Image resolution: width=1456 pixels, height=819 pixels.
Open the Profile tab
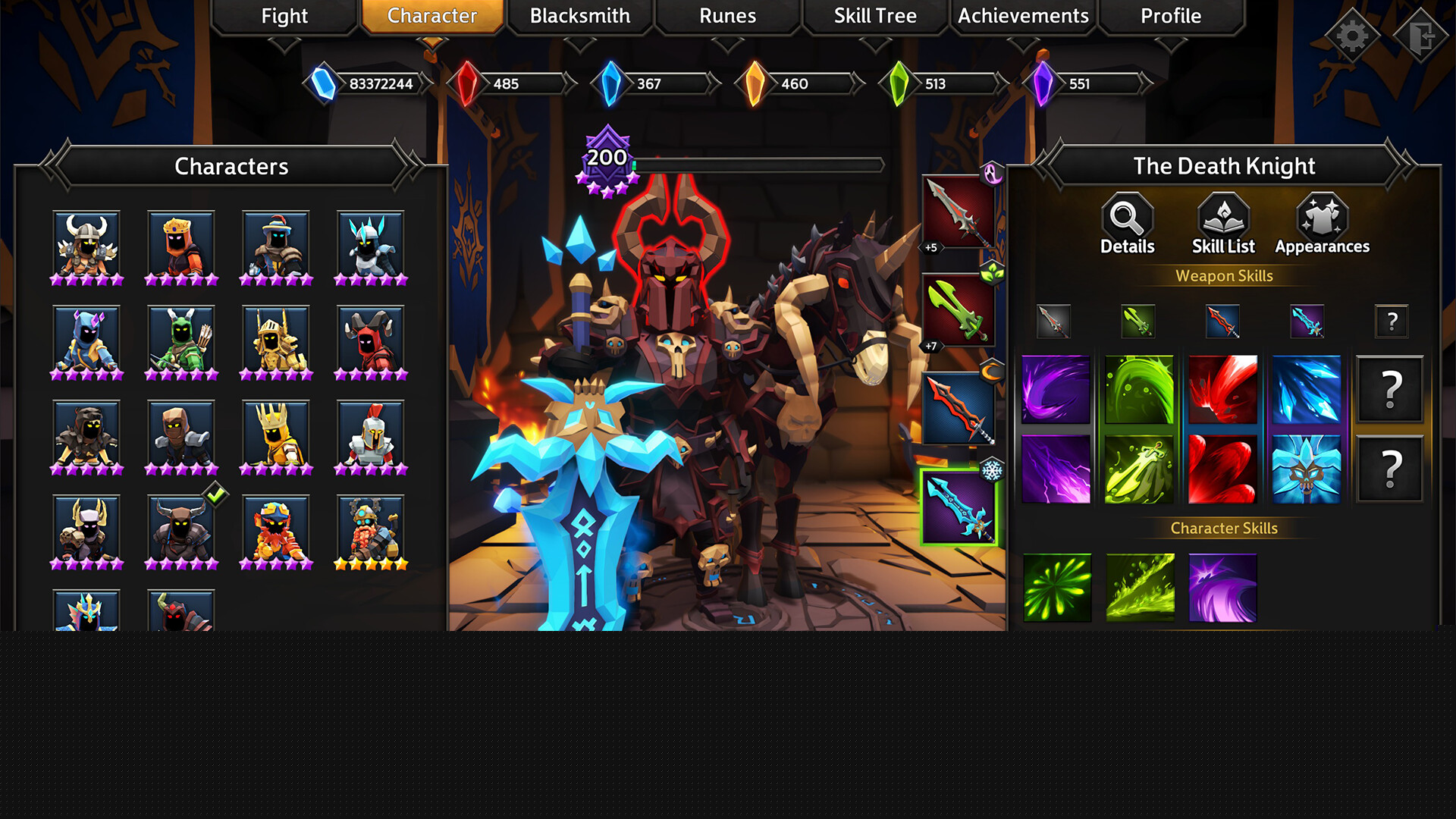click(1170, 16)
